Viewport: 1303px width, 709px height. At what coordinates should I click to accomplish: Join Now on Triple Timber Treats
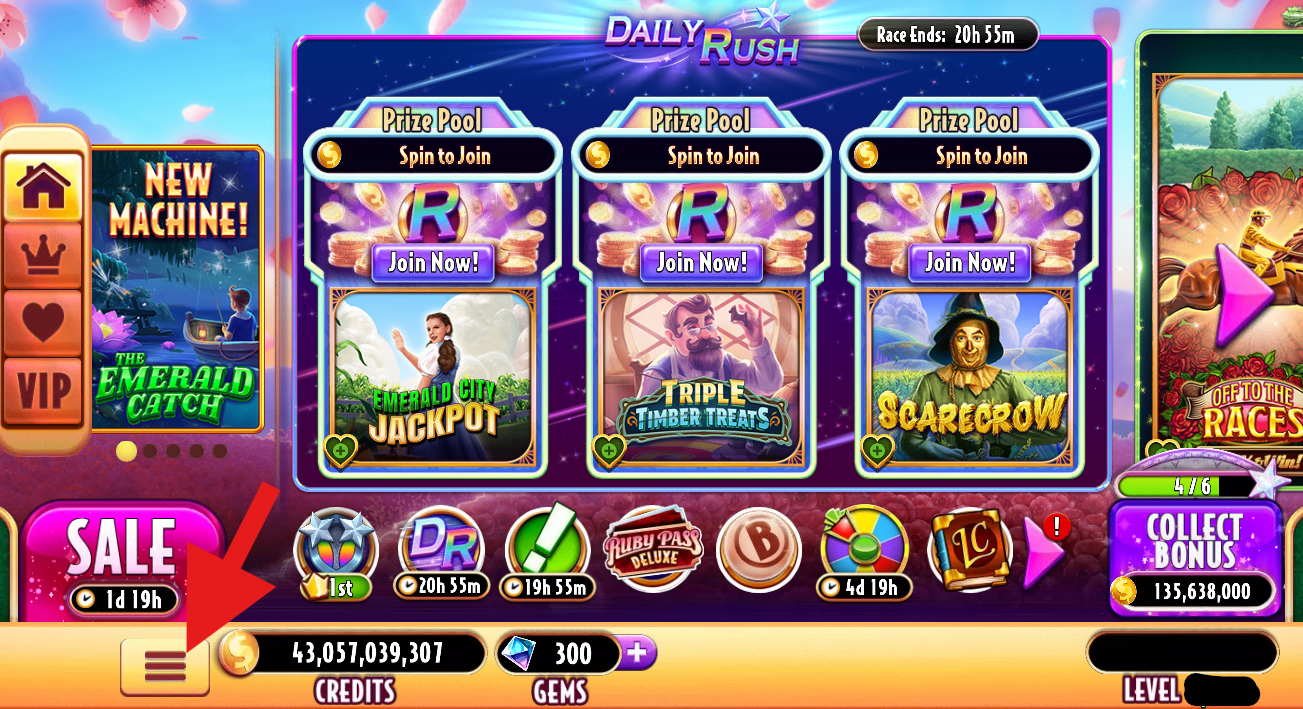(x=702, y=263)
